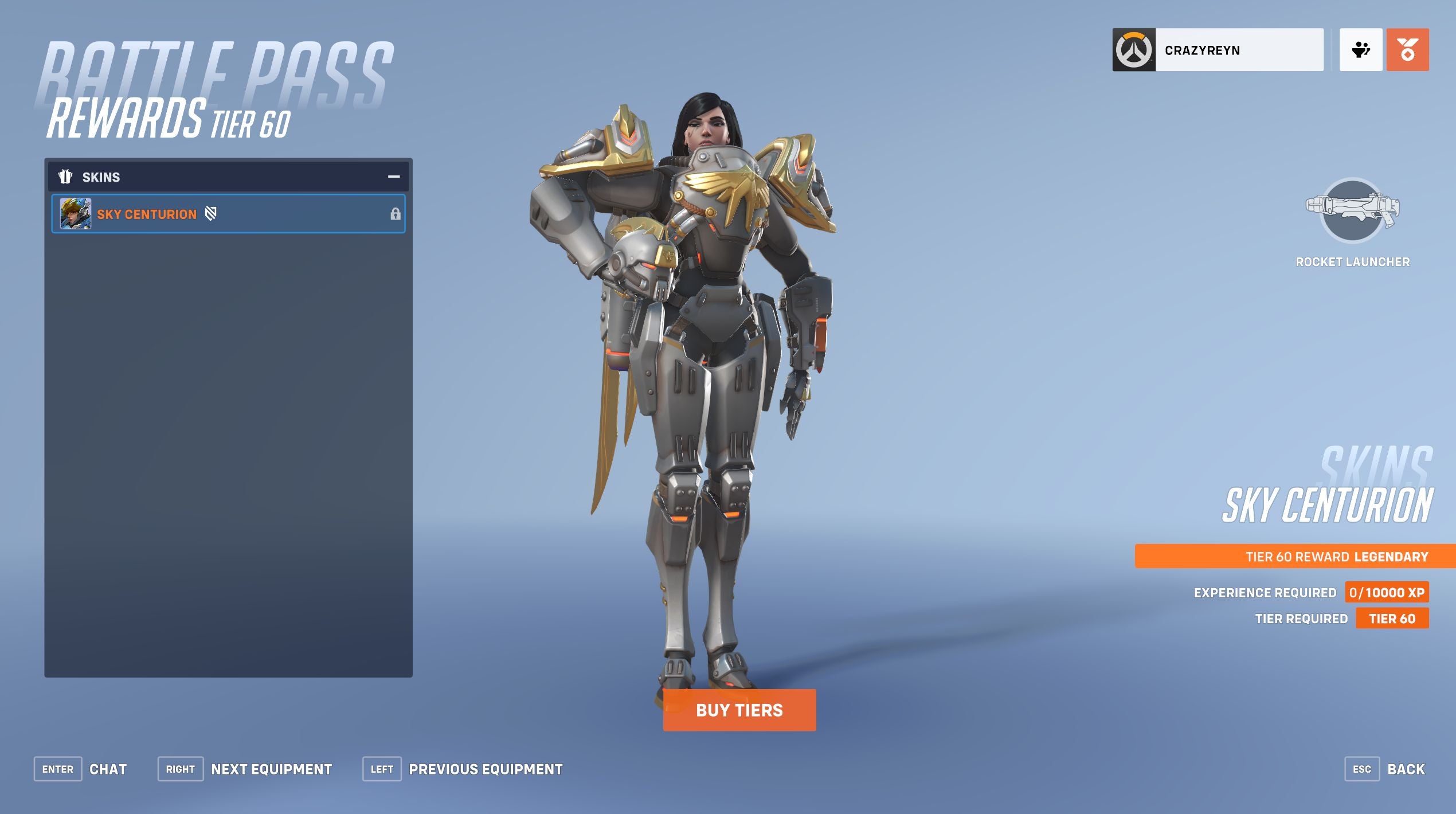Collapse the Skins section
The height and width of the screenshot is (814, 1456).
coord(393,177)
